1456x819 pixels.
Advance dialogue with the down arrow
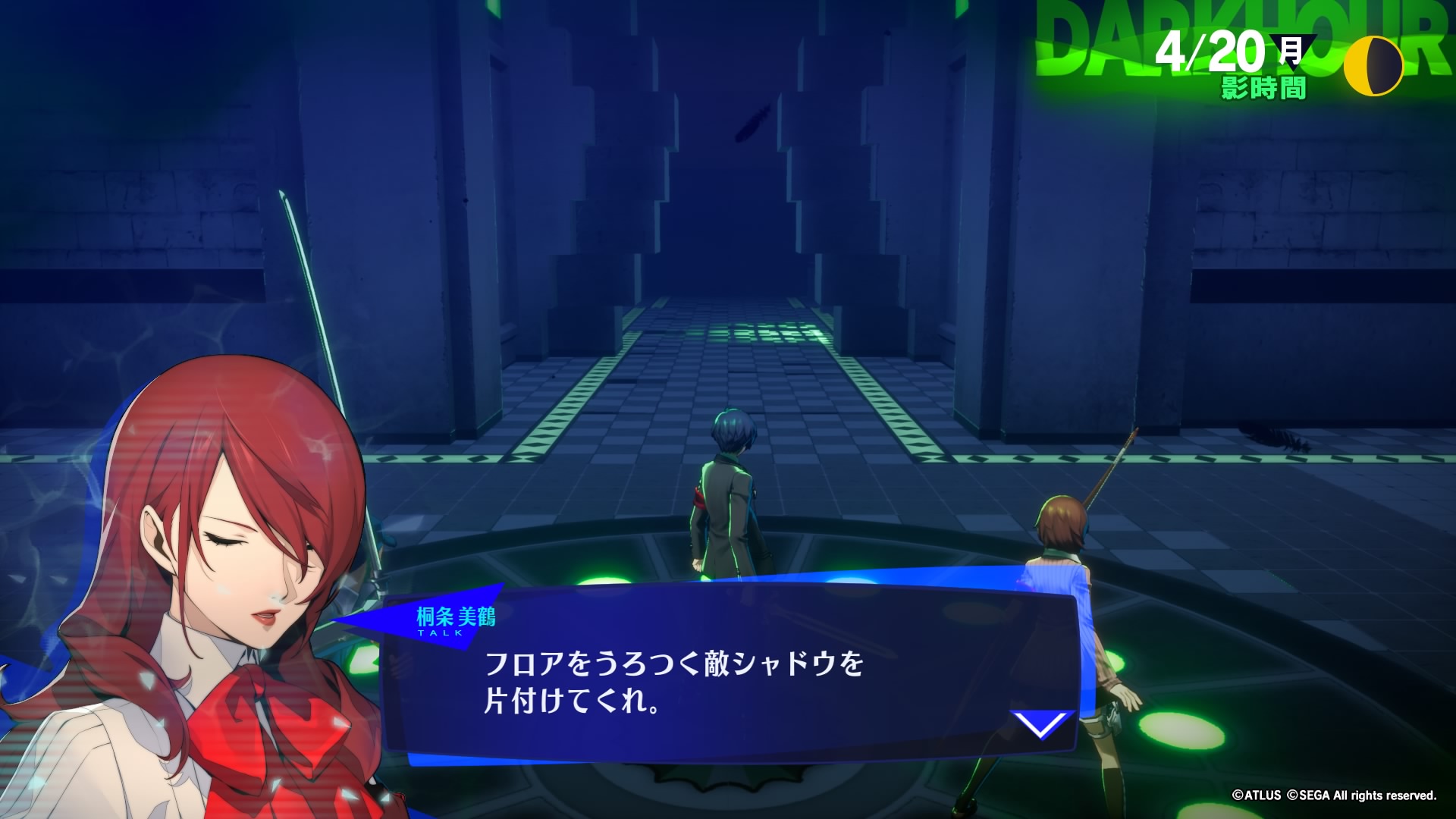(1043, 723)
